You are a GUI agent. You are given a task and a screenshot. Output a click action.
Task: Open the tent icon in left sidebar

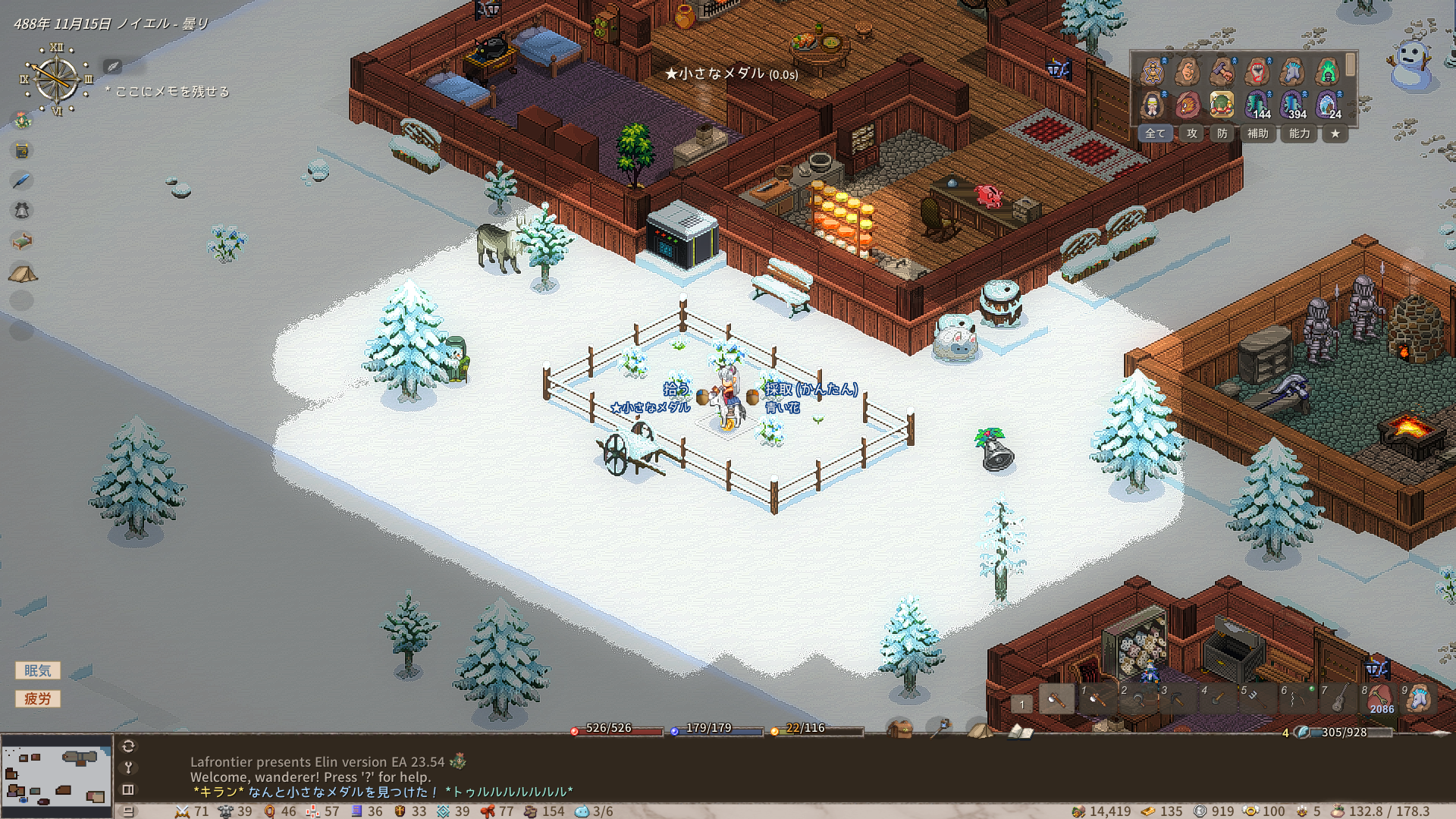click(23, 273)
